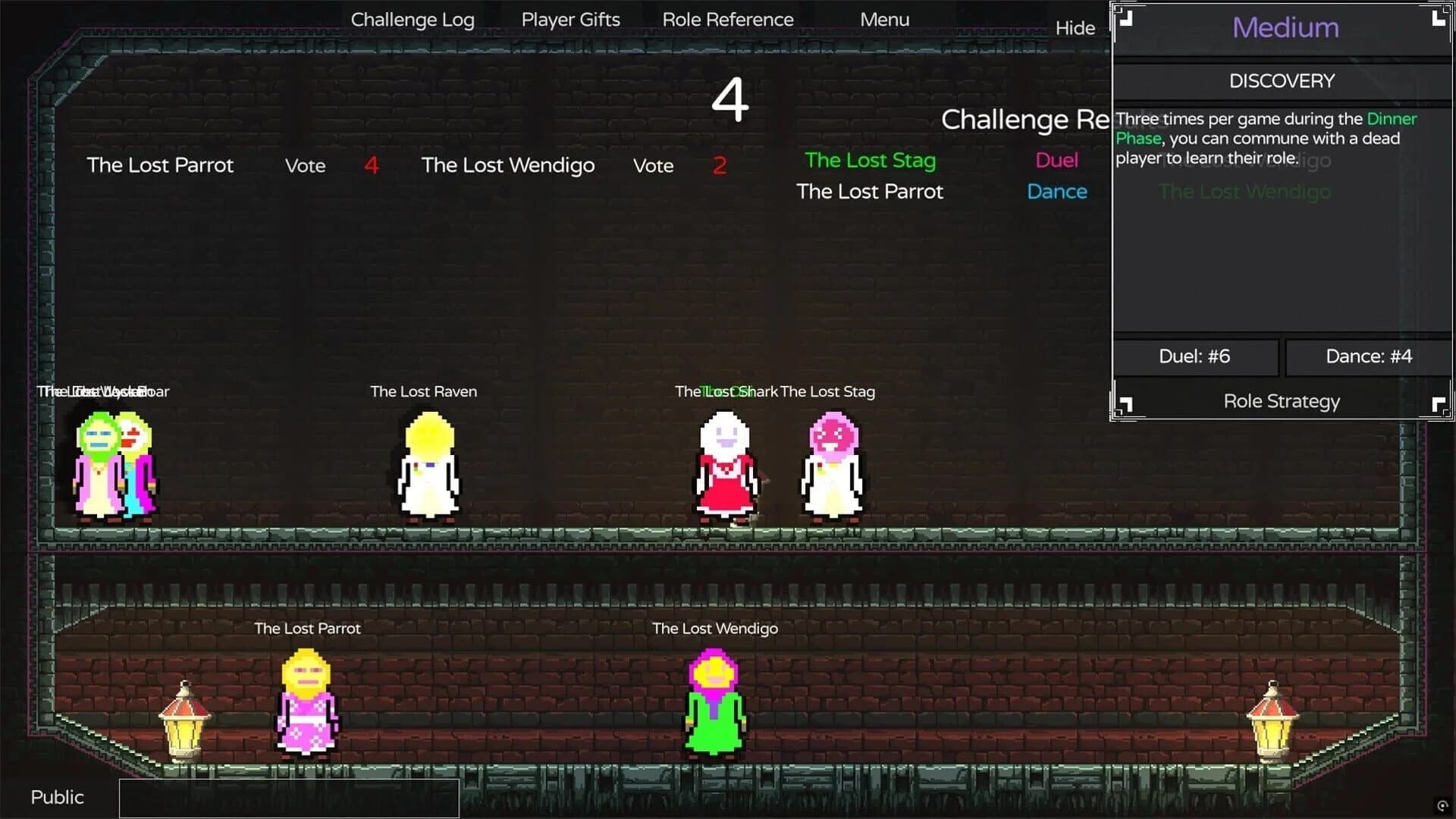The width and height of the screenshot is (1456, 819).
Task: Open the Role Reference screen
Action: 728,19
